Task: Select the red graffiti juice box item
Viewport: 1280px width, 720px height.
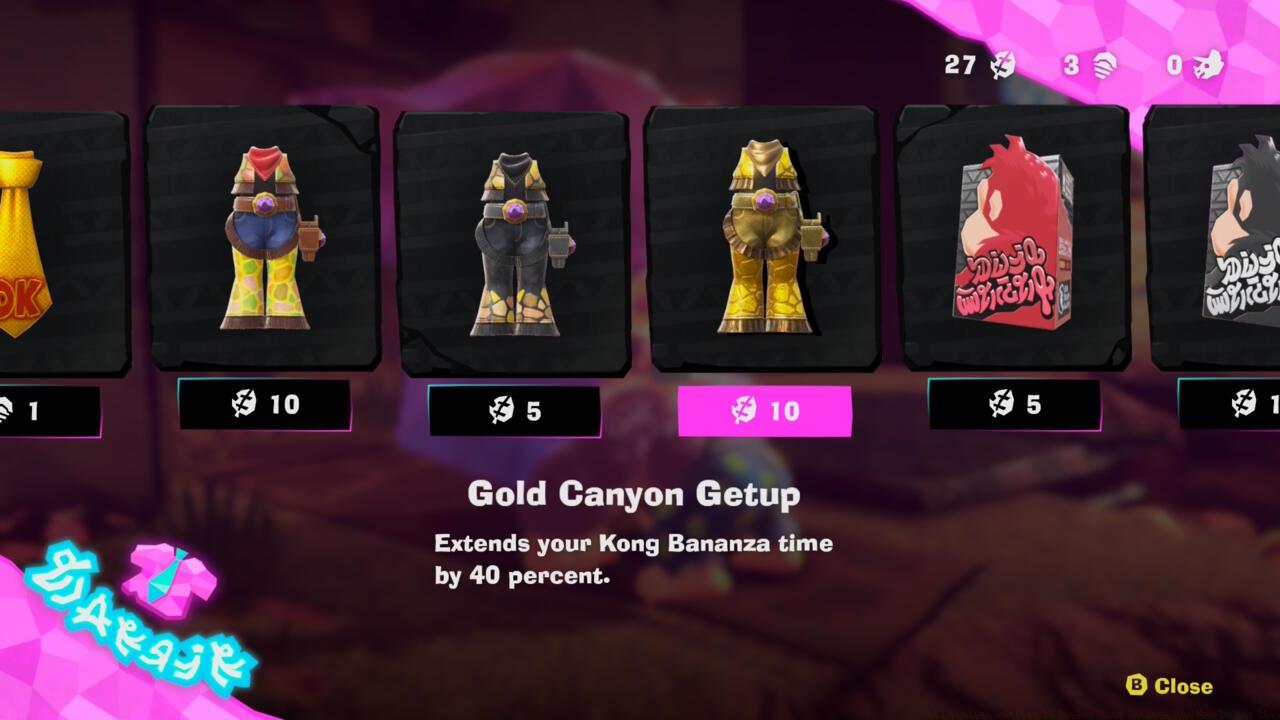Action: pos(1010,240)
